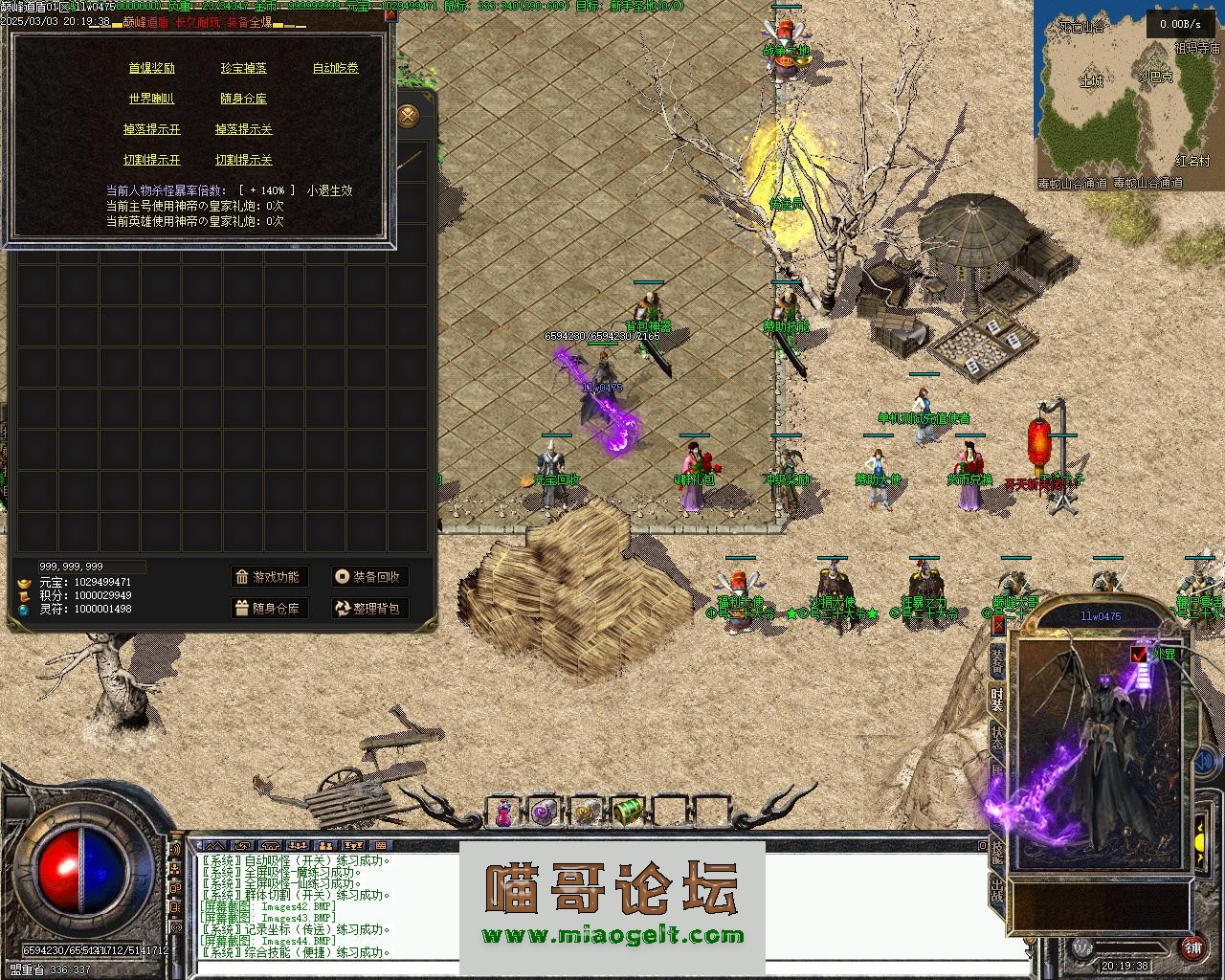Screen dimensions: 1225x980
Task: Close the bag window with round X
Action: [409, 117]
